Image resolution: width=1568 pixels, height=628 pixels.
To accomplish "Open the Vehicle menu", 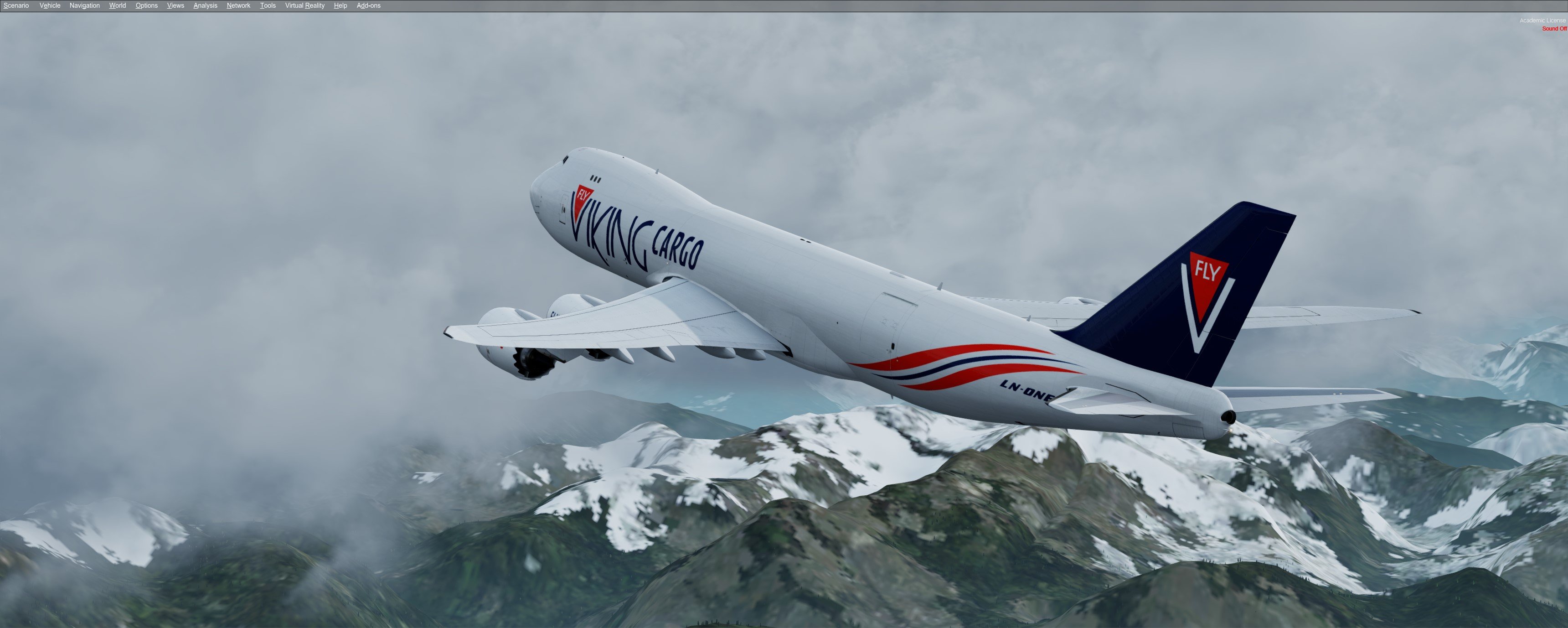I will click(x=50, y=5).
